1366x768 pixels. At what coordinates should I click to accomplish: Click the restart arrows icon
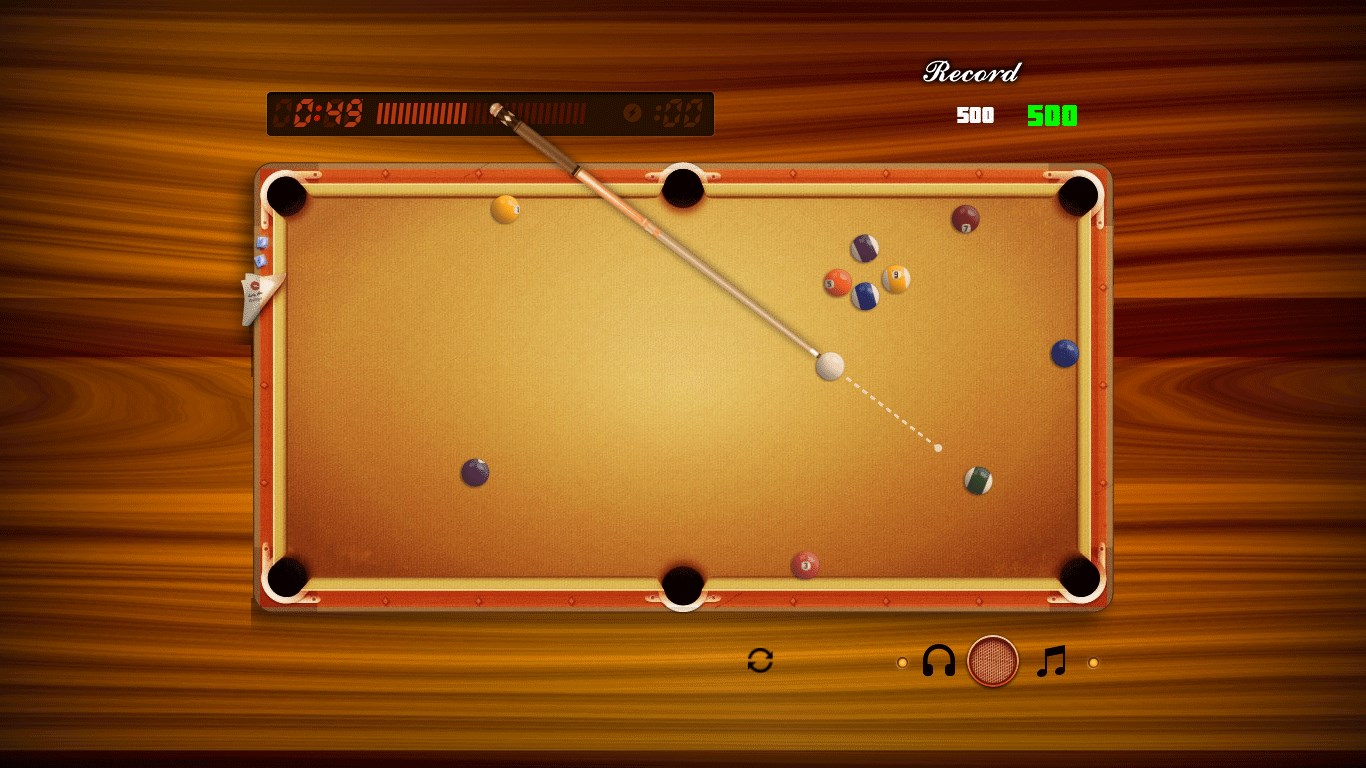(x=760, y=661)
